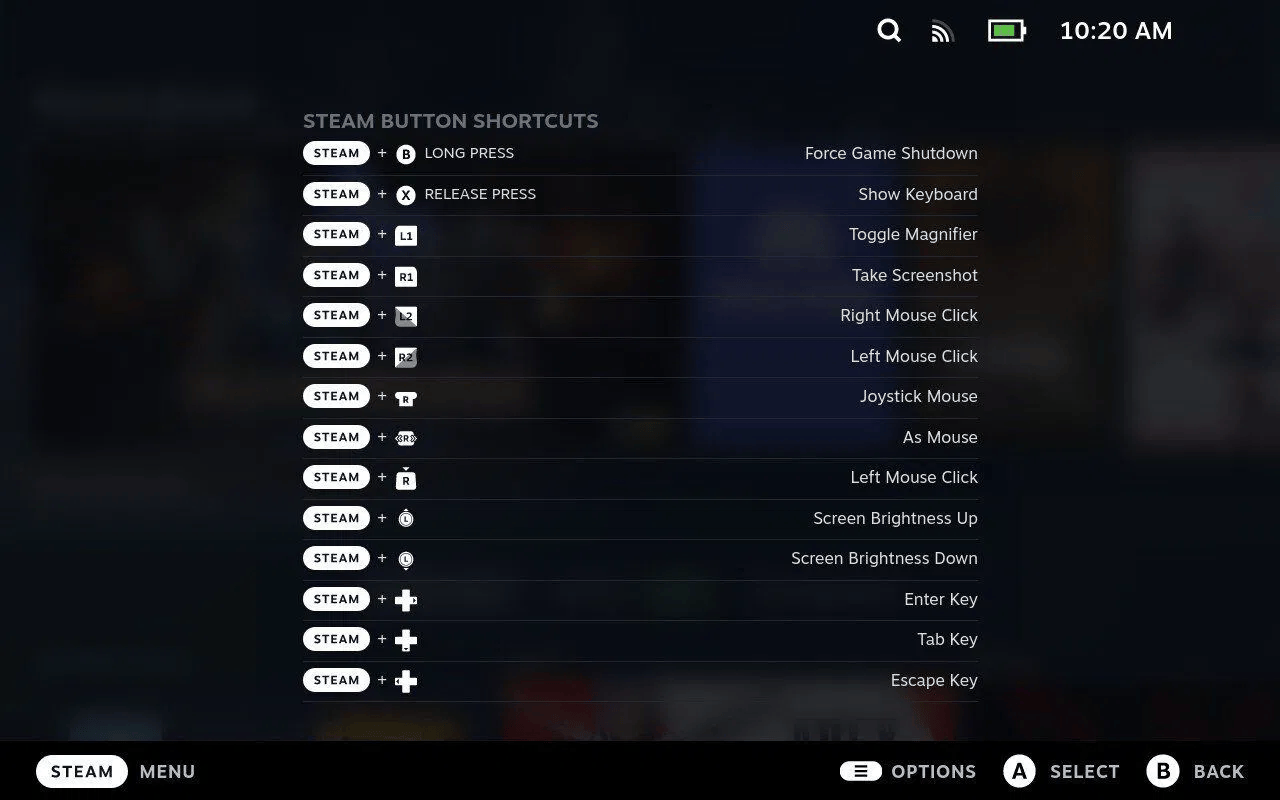Click the 10:20 AM clock display
Image resolution: width=1280 pixels, height=800 pixels.
(1115, 31)
